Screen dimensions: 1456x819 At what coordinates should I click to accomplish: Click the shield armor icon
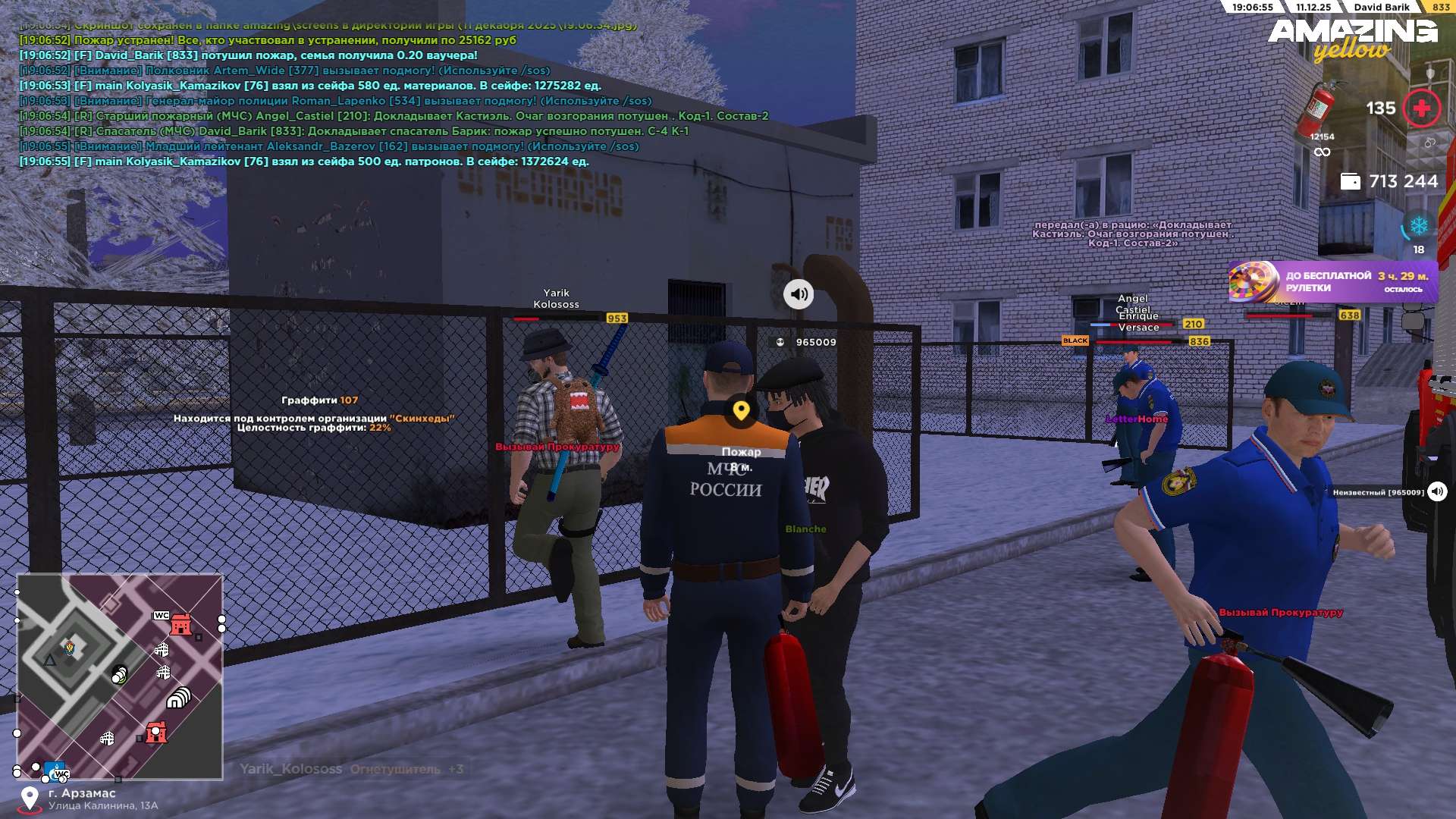click(x=1430, y=74)
